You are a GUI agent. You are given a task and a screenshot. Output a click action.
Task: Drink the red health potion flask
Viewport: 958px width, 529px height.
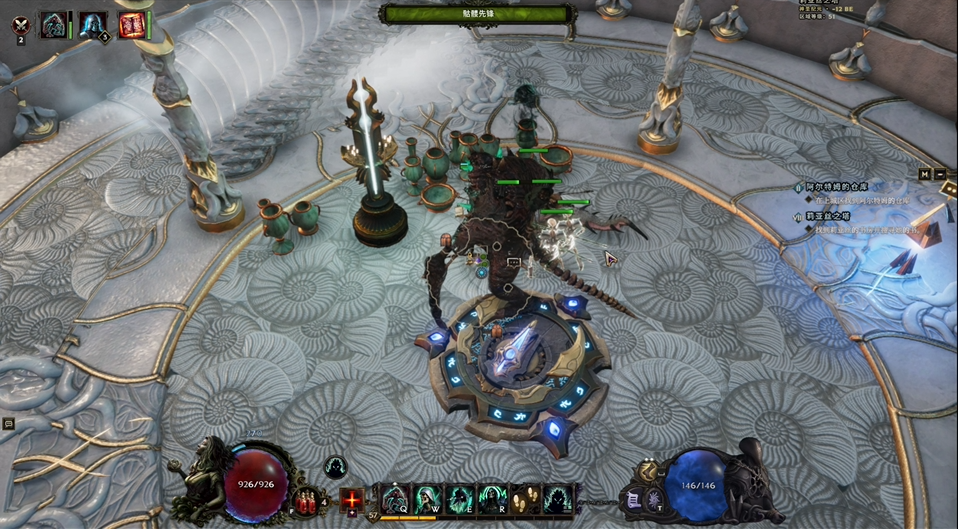pyautogui.click(x=303, y=496)
